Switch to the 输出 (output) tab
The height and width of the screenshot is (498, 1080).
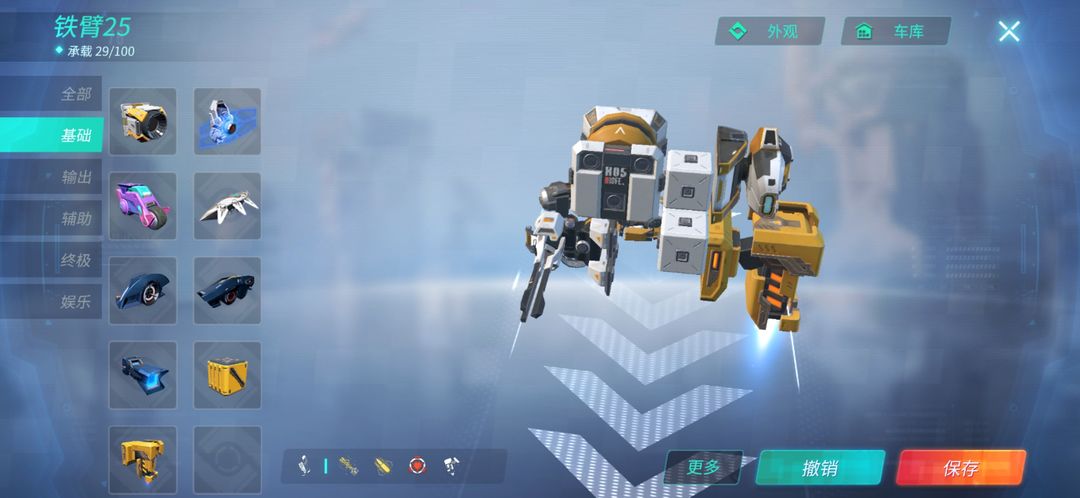pyautogui.click(x=75, y=177)
